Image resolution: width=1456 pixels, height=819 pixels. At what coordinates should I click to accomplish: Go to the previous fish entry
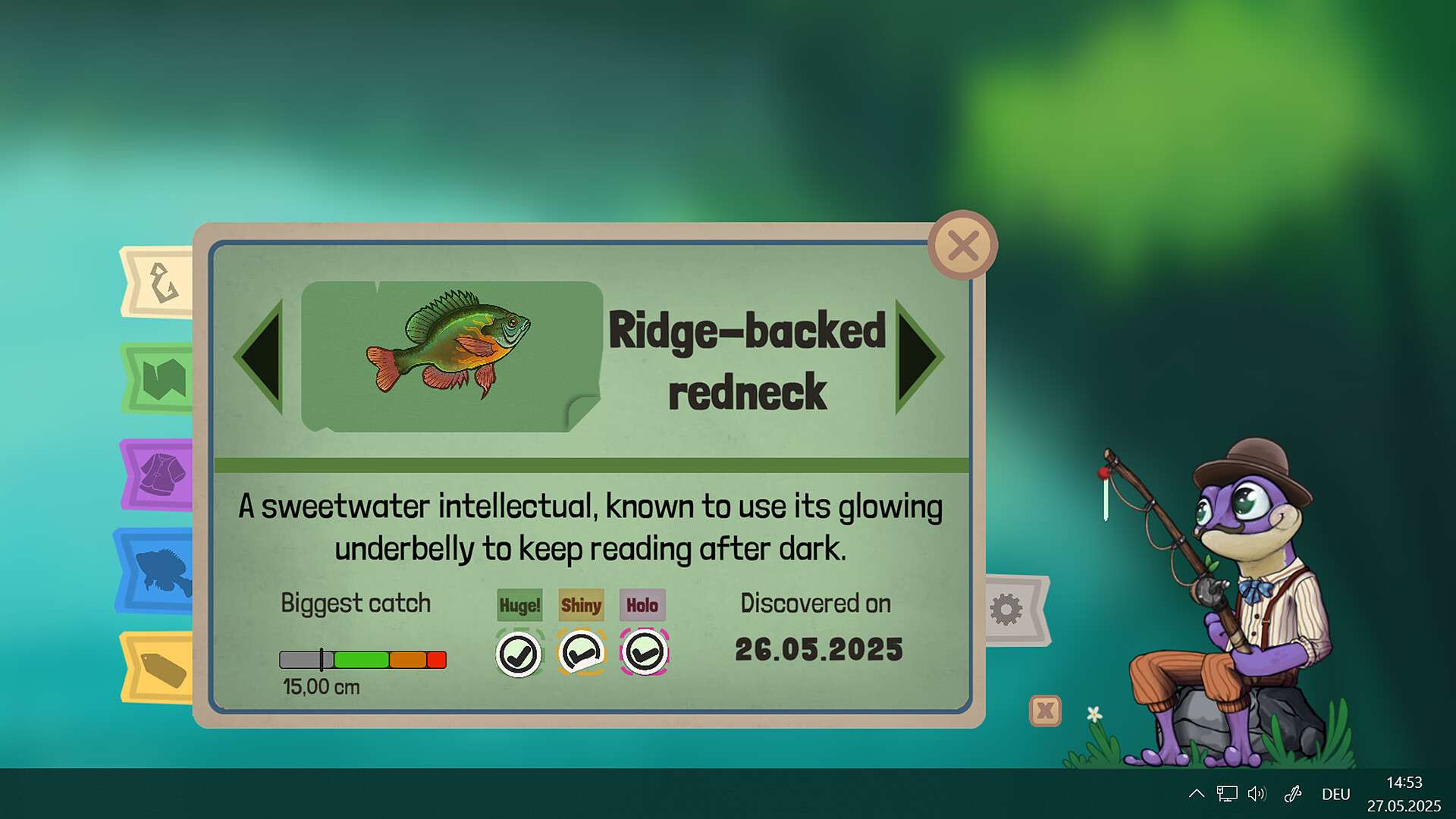262,356
